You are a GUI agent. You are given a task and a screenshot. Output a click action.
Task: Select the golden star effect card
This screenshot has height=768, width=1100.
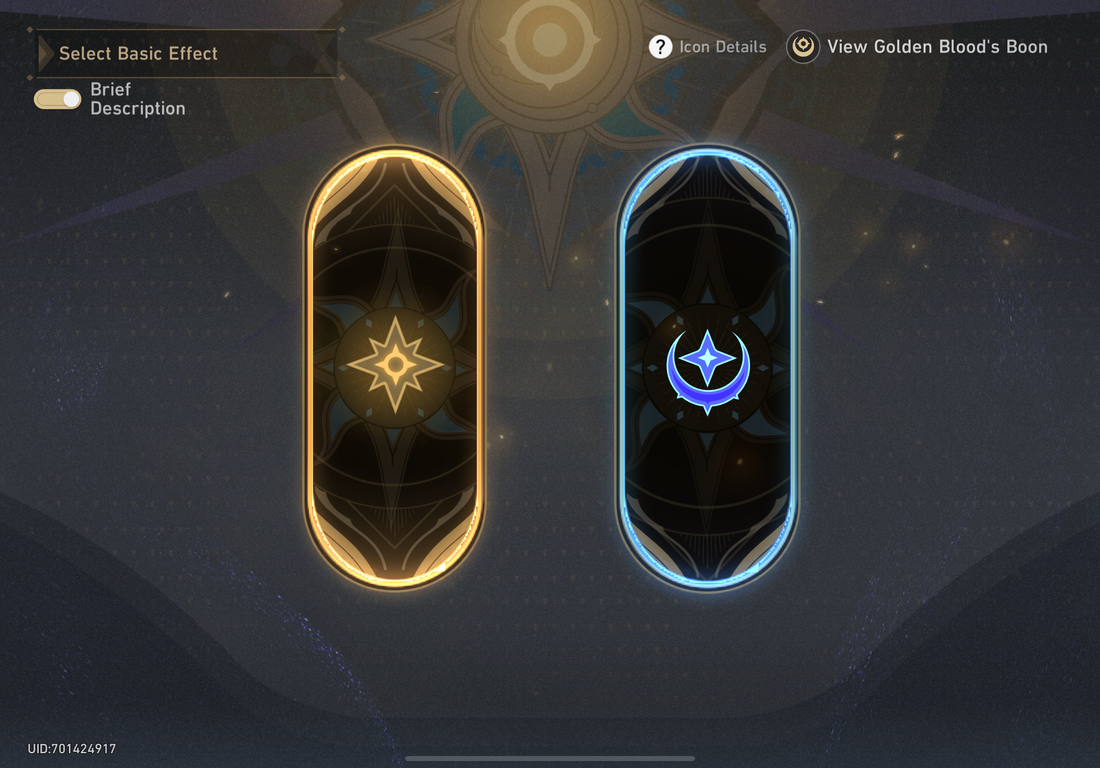(394, 367)
